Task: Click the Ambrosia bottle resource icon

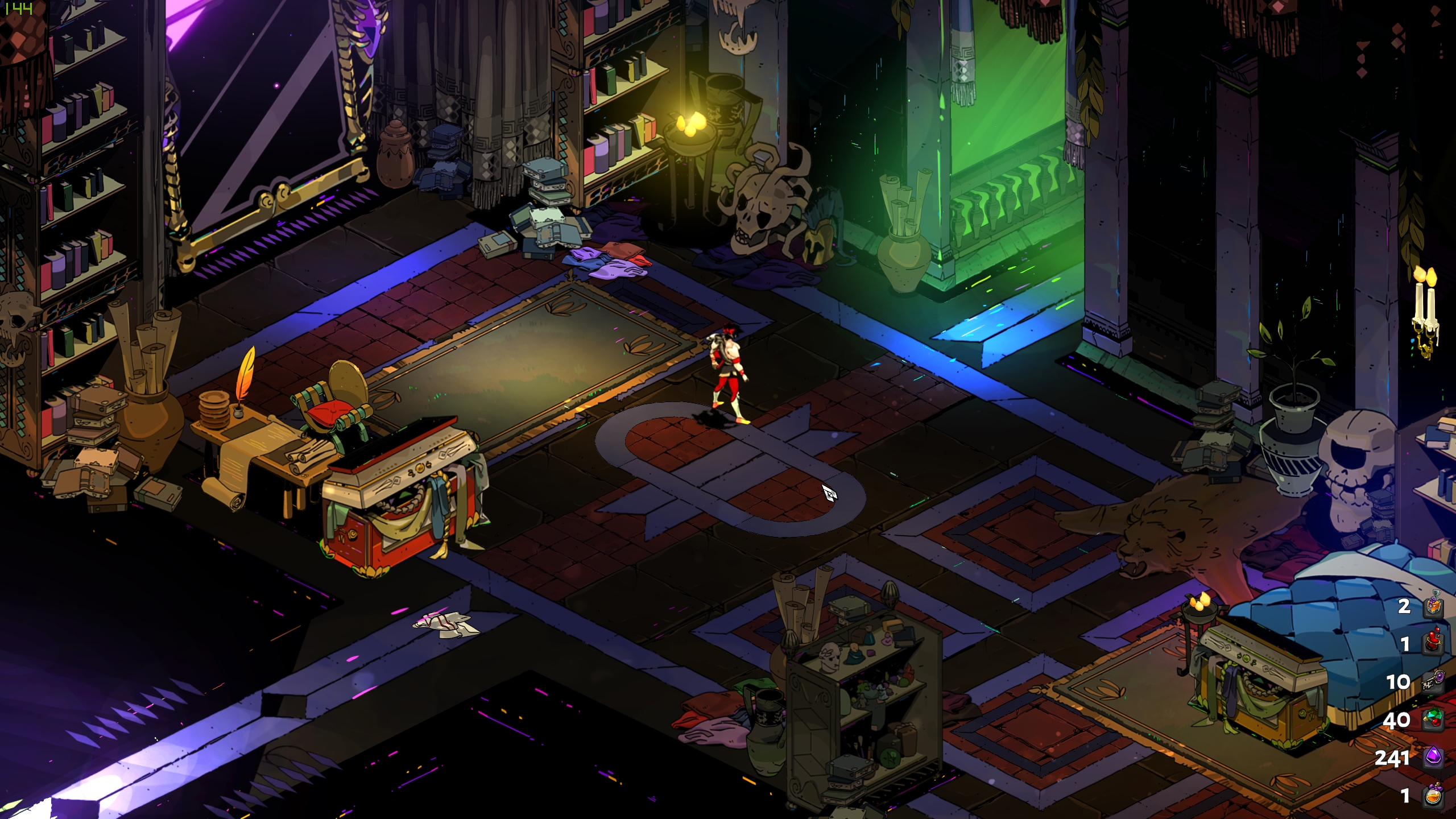Action: point(1433,605)
